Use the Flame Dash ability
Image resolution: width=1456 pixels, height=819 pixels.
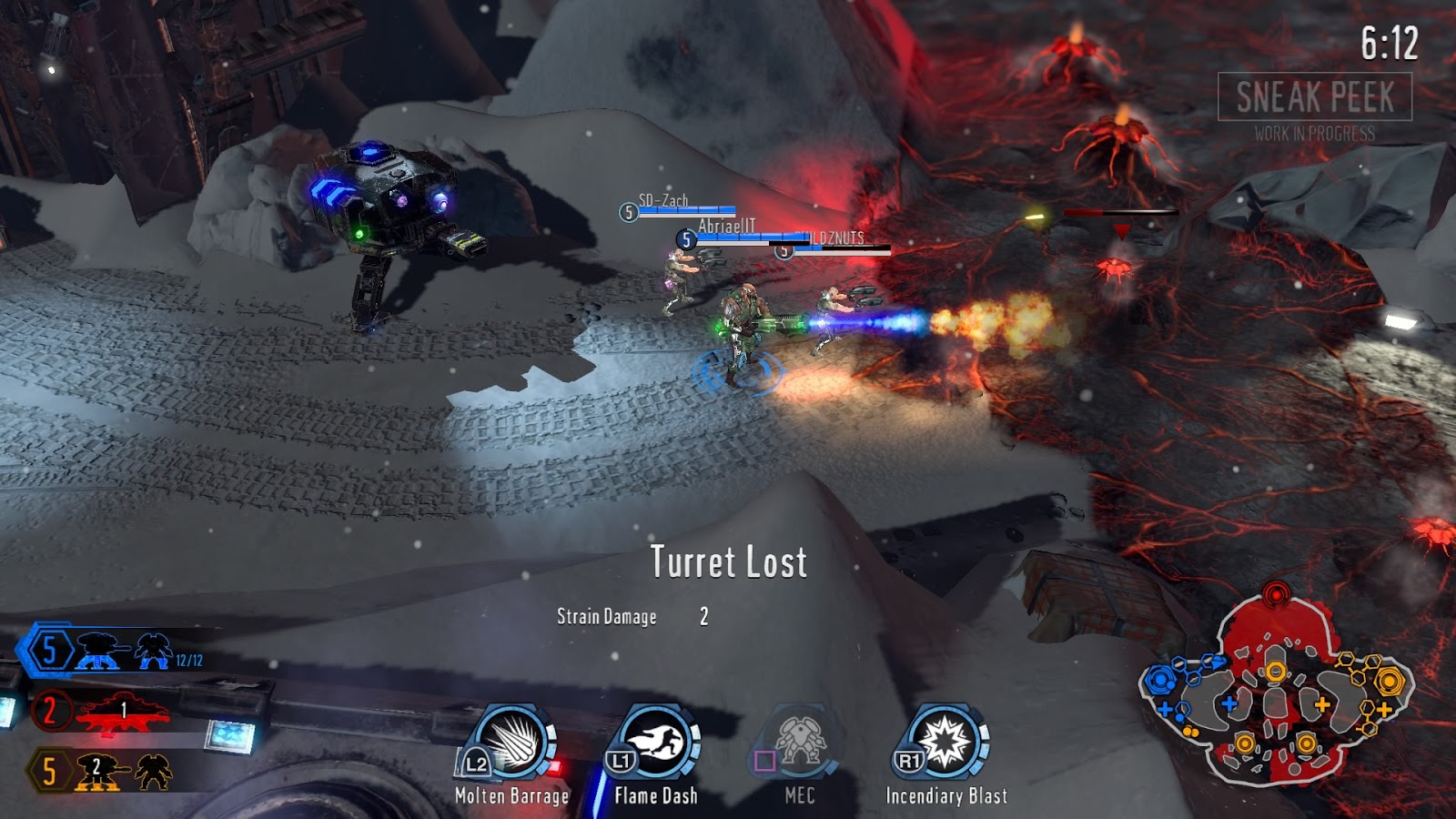(657, 743)
